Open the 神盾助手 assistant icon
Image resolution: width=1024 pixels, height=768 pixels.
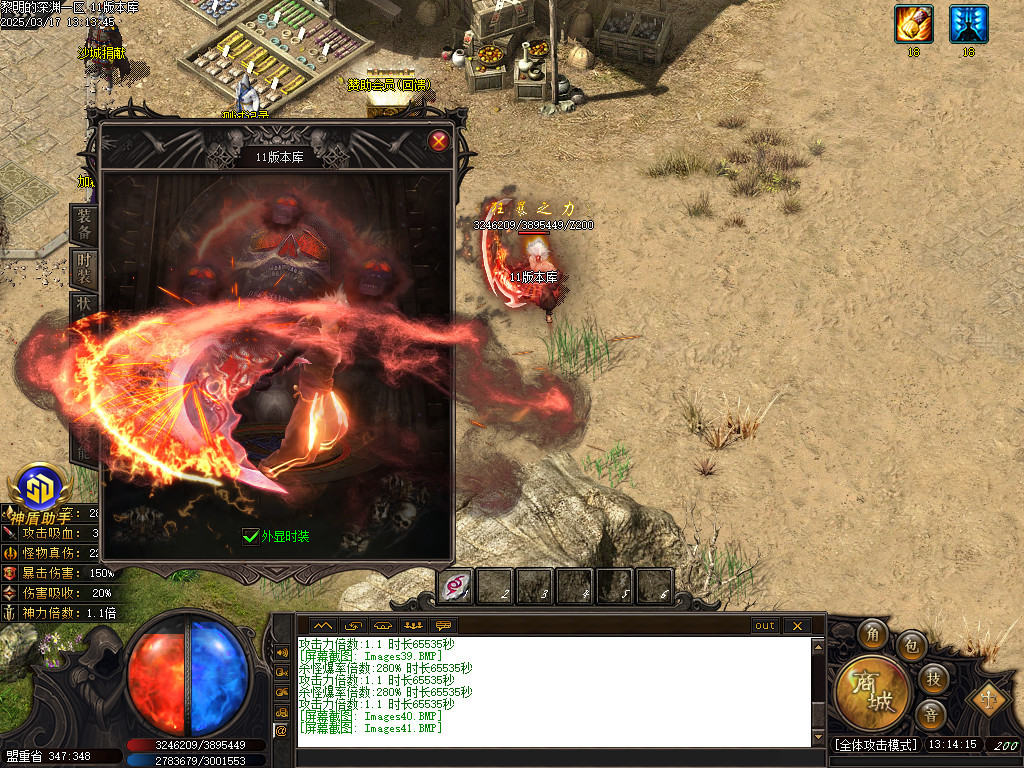41,487
